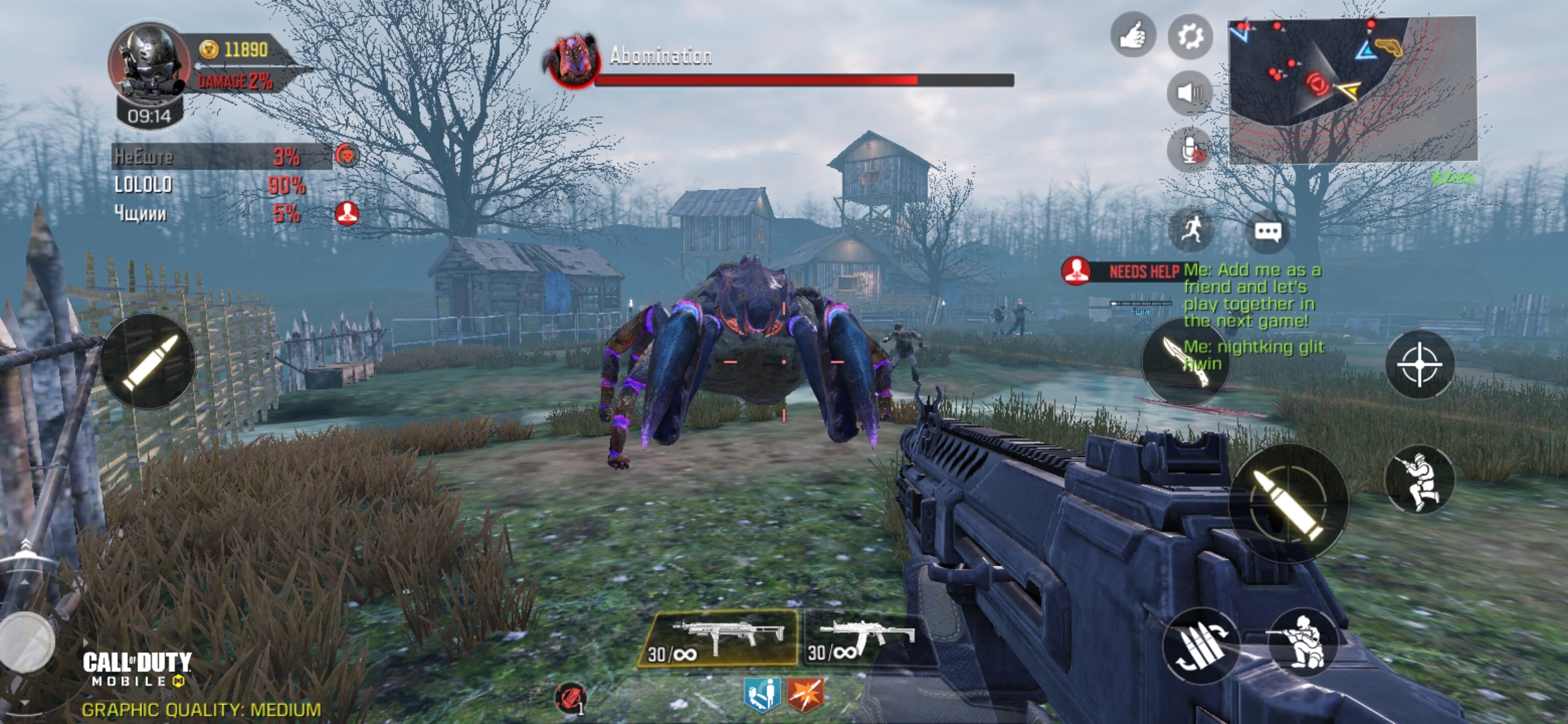Toggle the microphone button
Image resolution: width=1568 pixels, height=724 pixels.
(x=1190, y=150)
